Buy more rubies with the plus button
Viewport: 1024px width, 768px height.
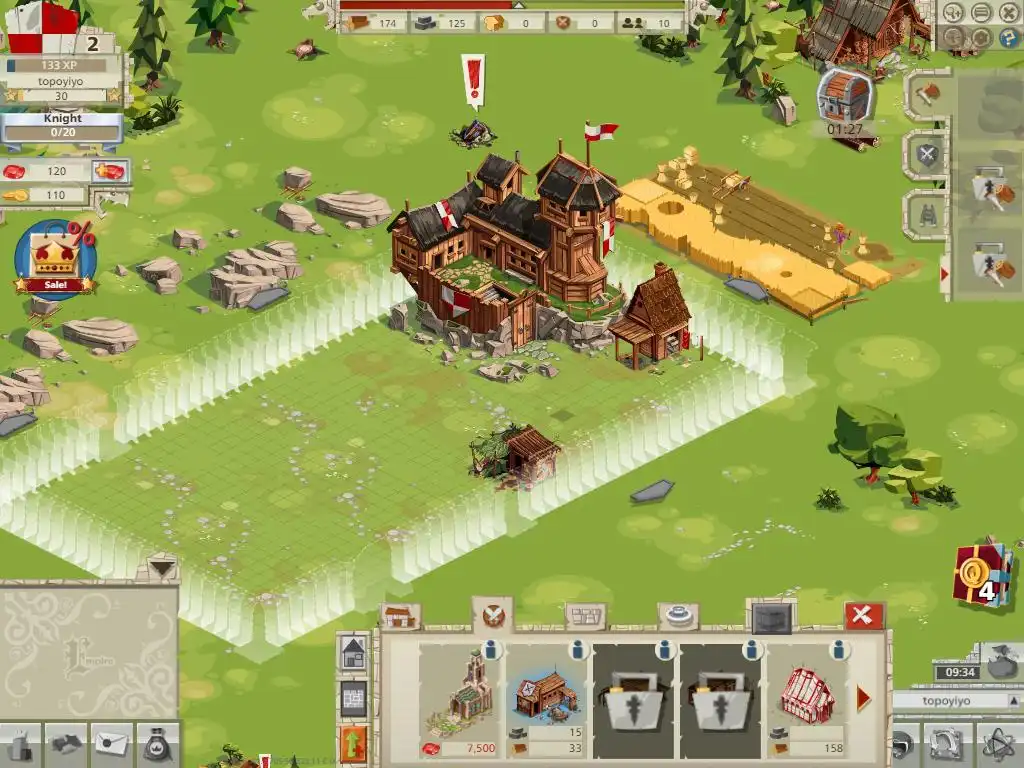click(110, 172)
